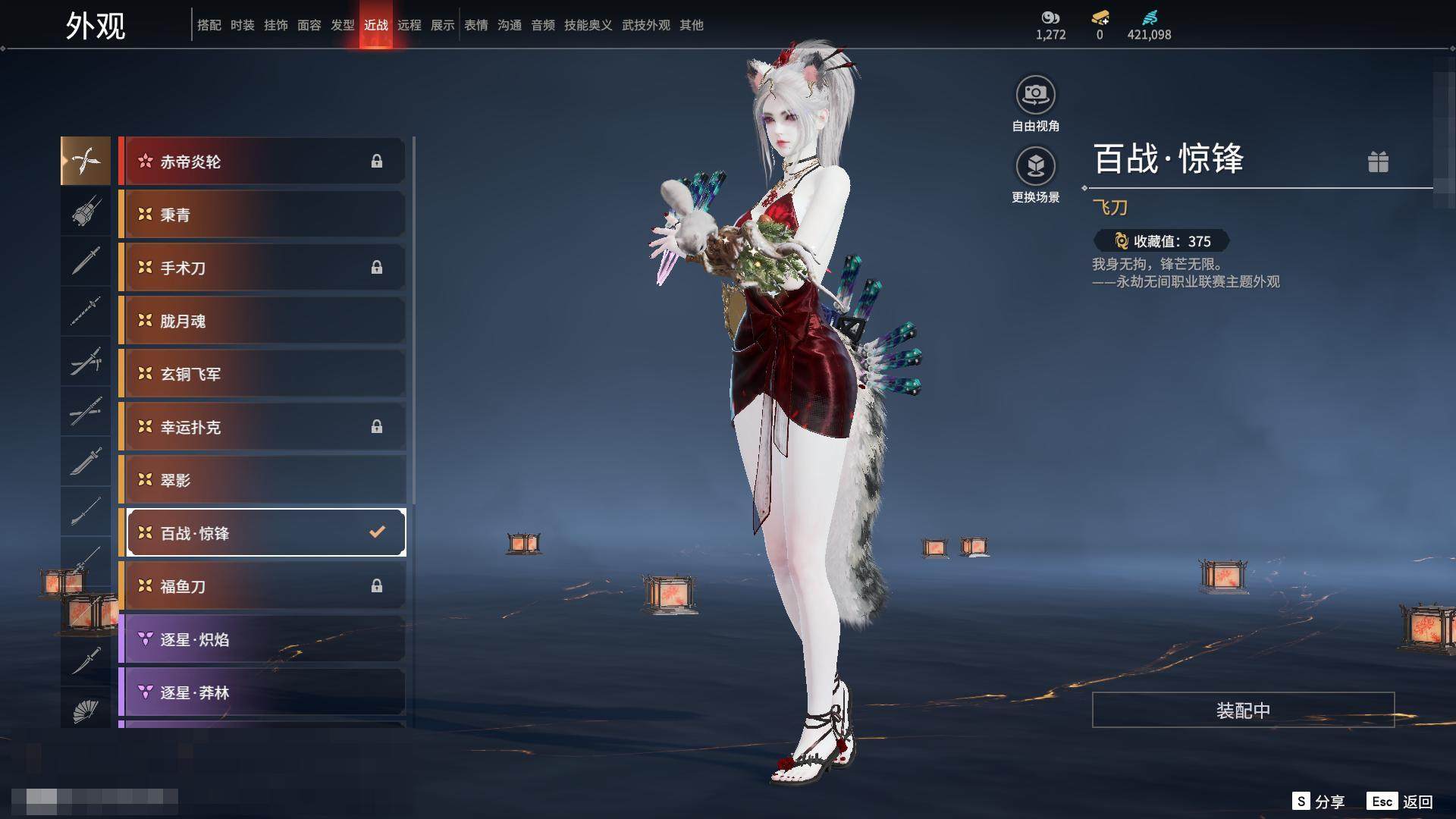Choose the 胧月魂 skin
The image size is (1456, 819).
(262, 321)
